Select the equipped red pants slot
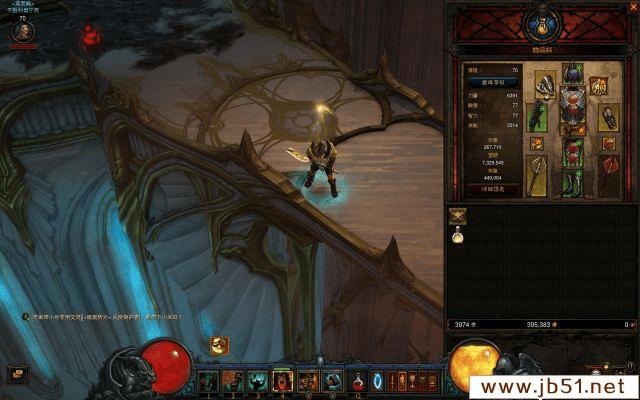 tap(572, 155)
